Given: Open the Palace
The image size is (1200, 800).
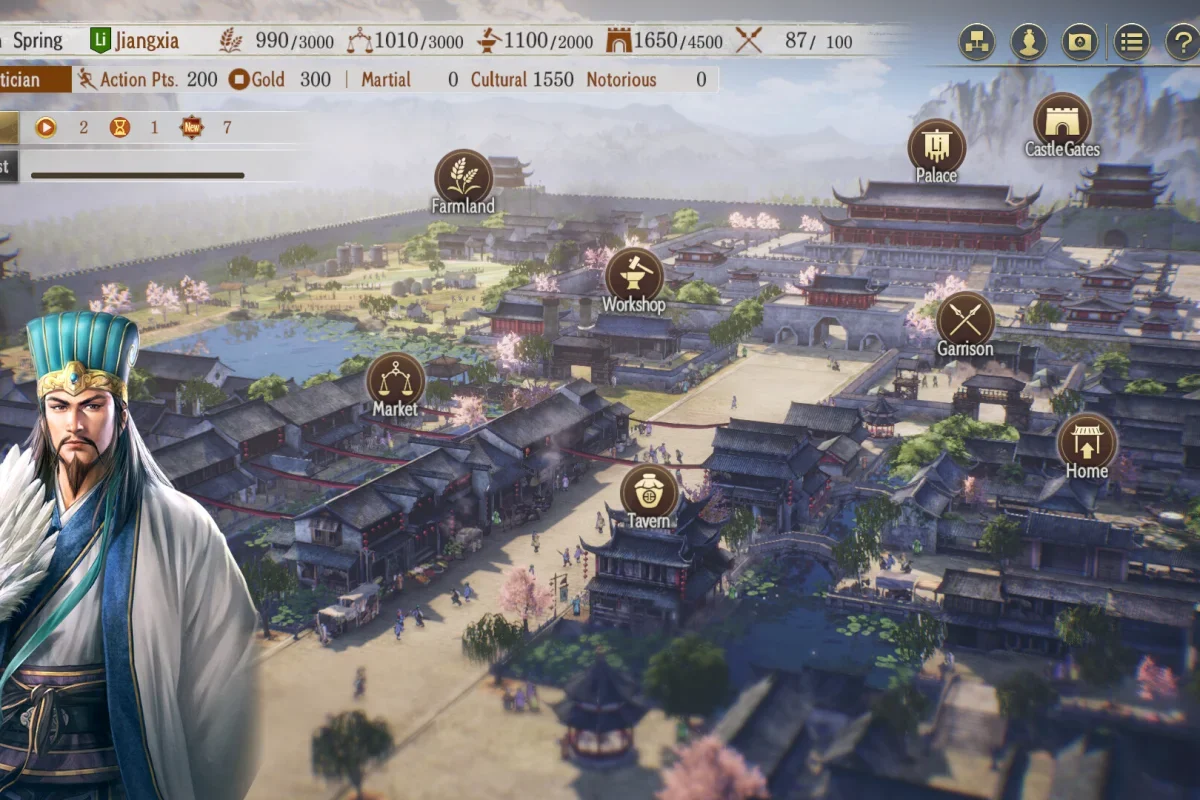Looking at the screenshot, I should (x=936, y=146).
